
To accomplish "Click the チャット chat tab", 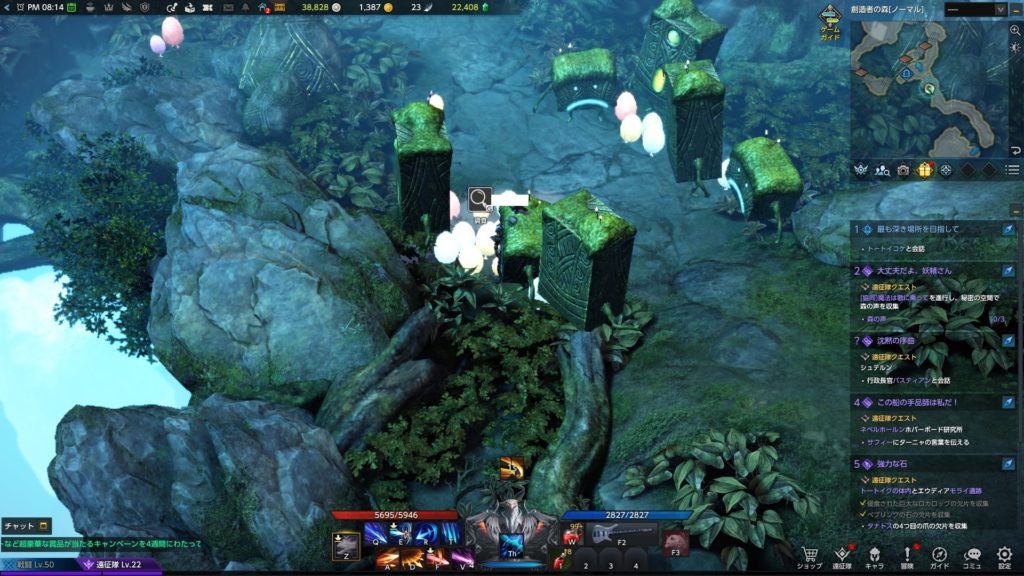I will pyautogui.click(x=26, y=525).
